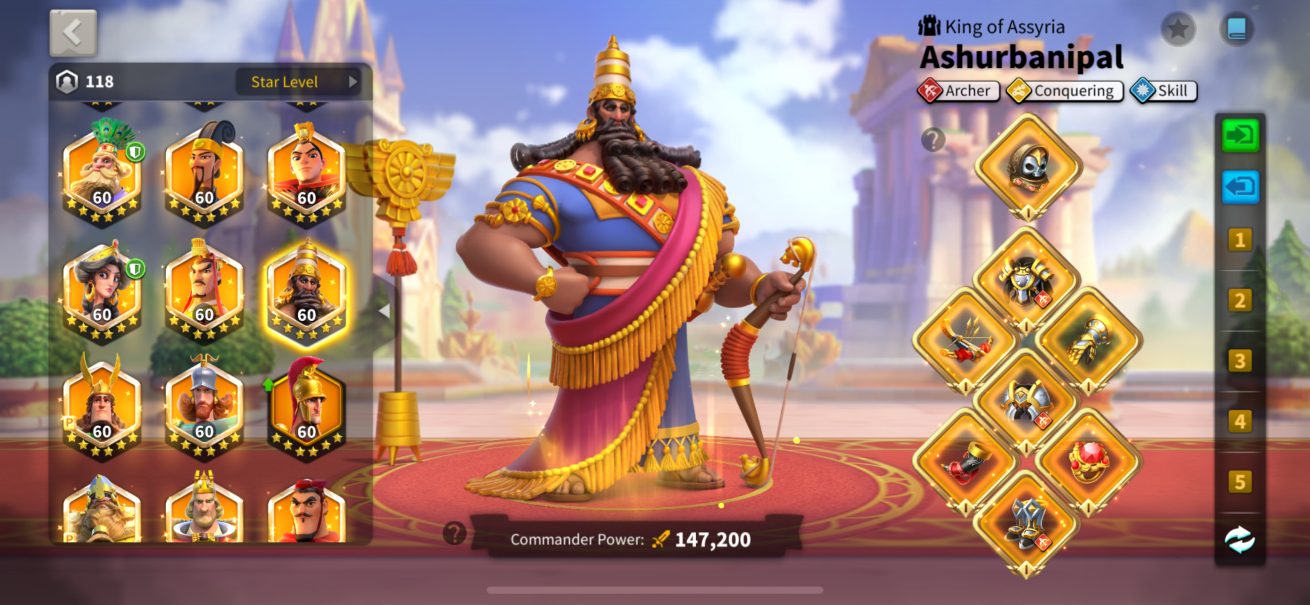Switch to equipment preset 3
1310x605 pixels.
[x=1240, y=361]
